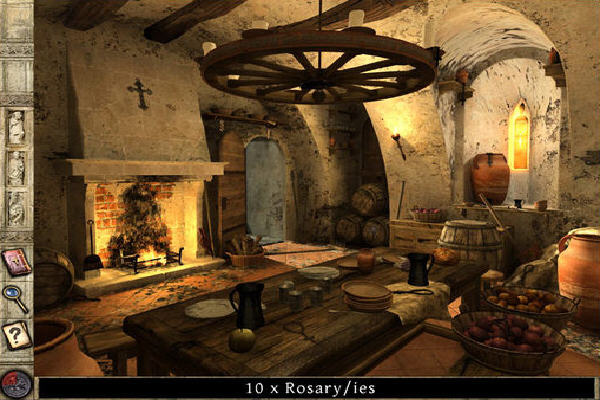
Task: Open the red journal book
Action: (16, 263)
